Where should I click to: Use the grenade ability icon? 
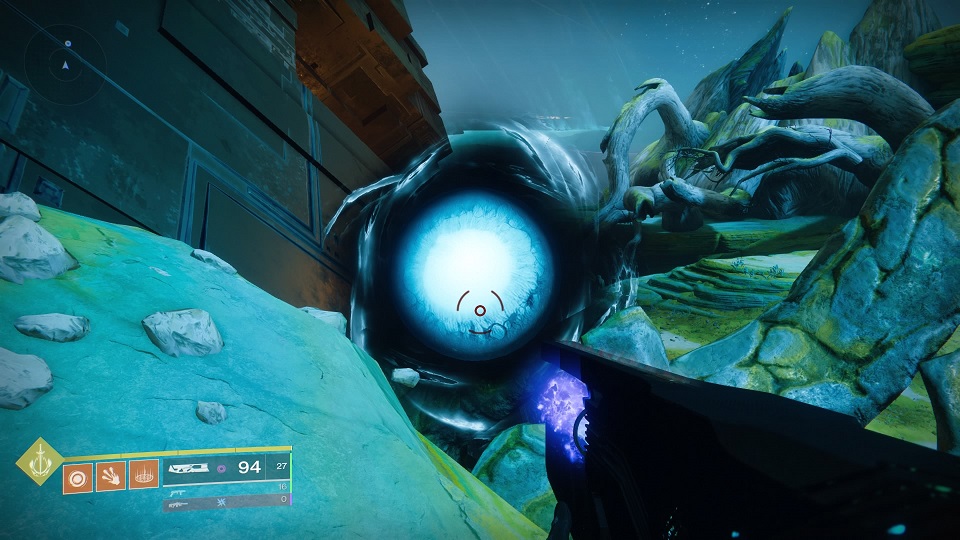coord(77,478)
